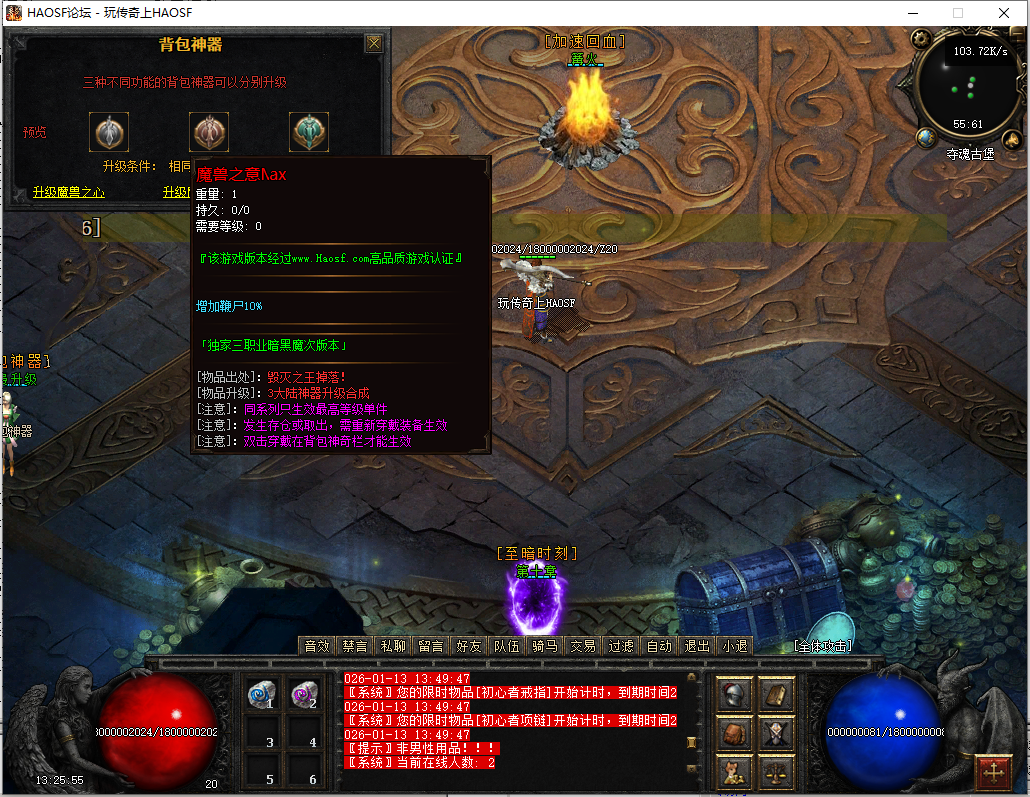This screenshot has height=797, width=1030.
Task: Choose 退出 to exit the game
Action: [x=697, y=646]
